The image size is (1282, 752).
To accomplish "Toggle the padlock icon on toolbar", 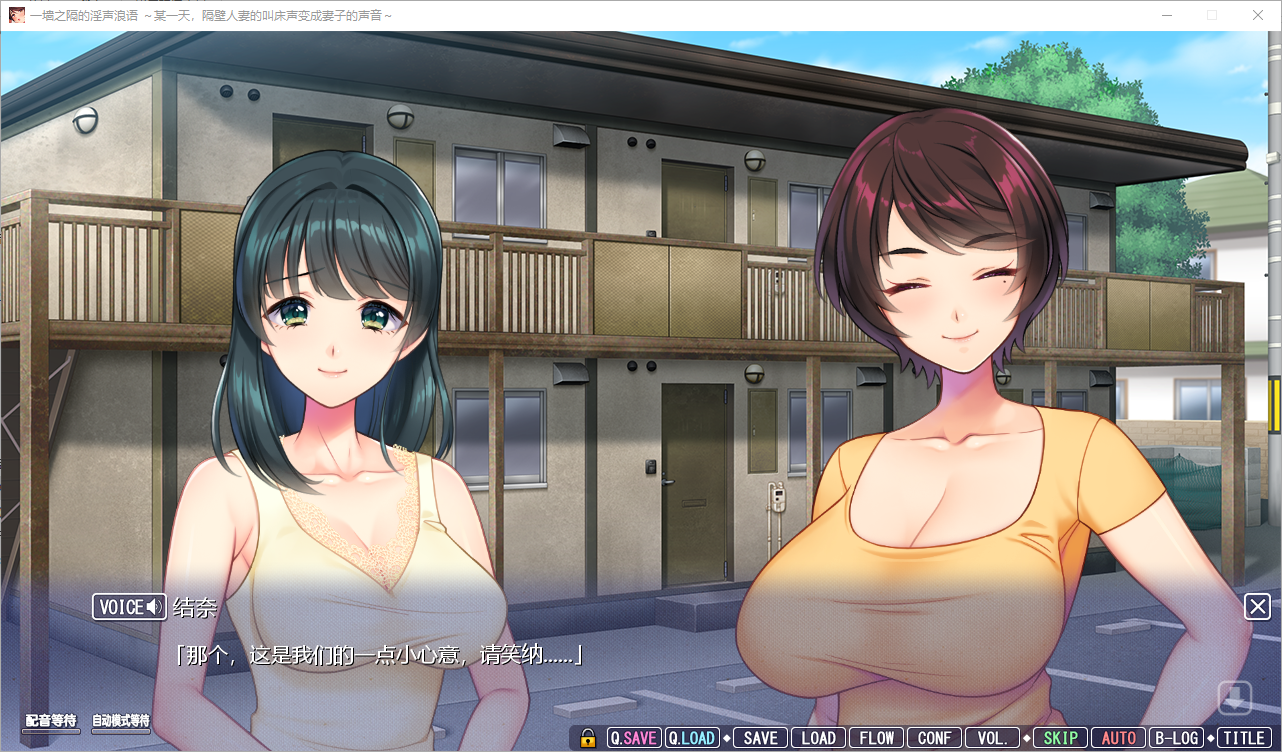I will [x=588, y=738].
